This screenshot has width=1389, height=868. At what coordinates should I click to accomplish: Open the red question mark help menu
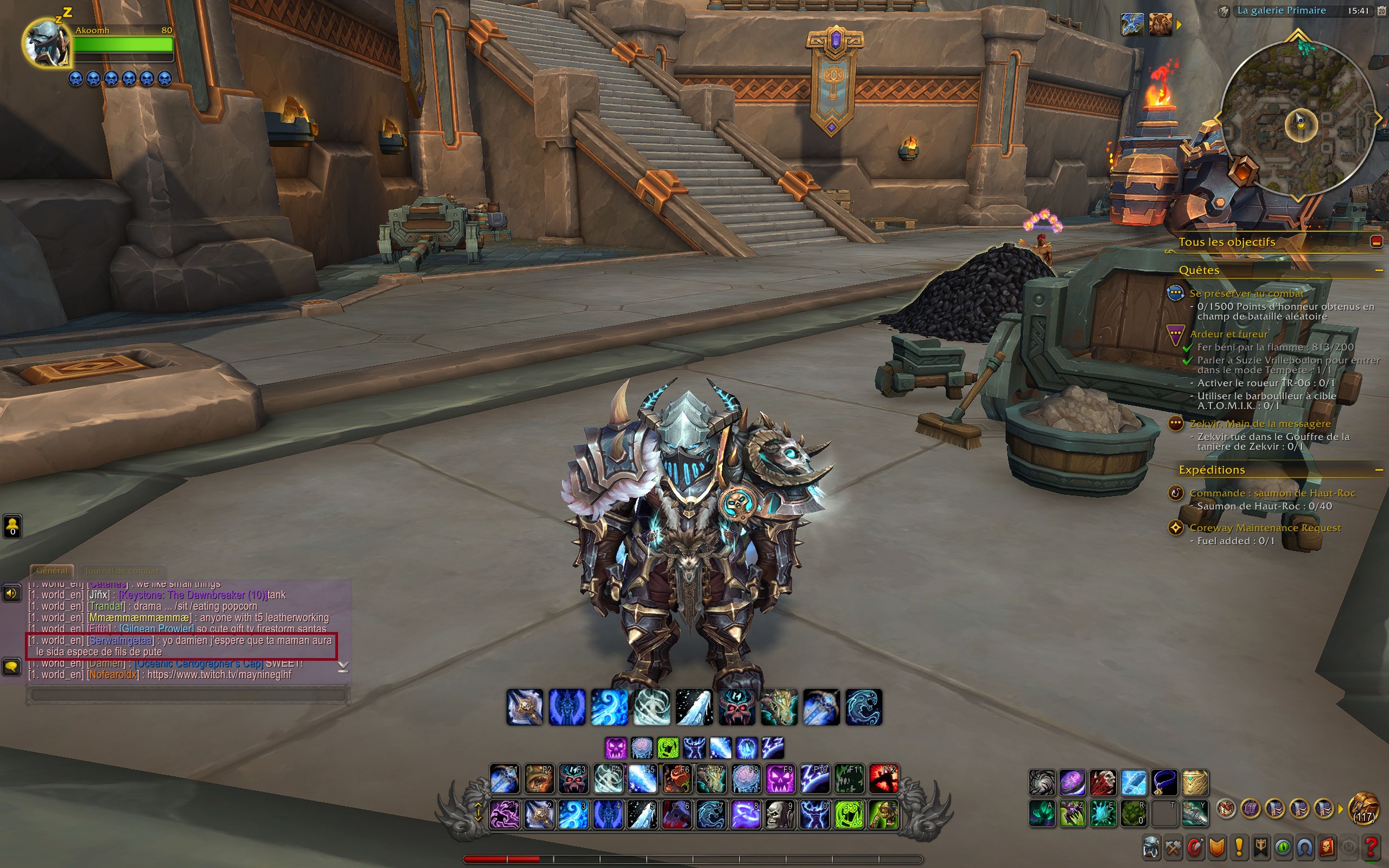tap(1371, 847)
